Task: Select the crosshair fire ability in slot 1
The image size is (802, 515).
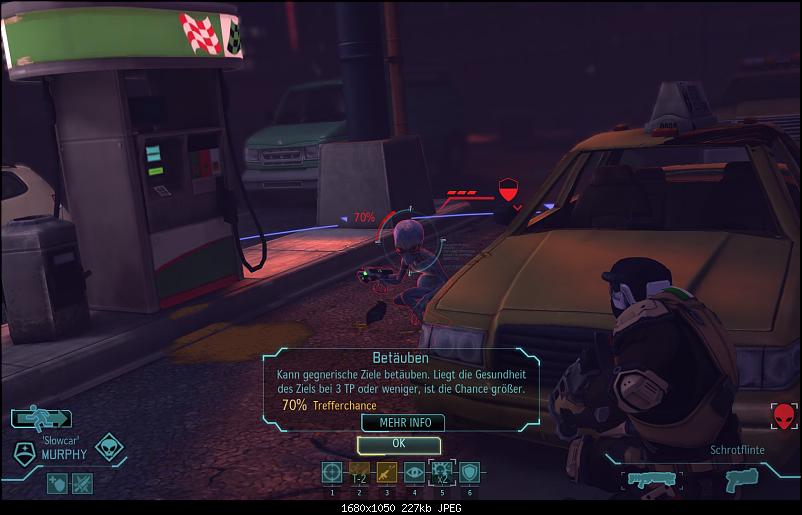Action: coord(332,473)
